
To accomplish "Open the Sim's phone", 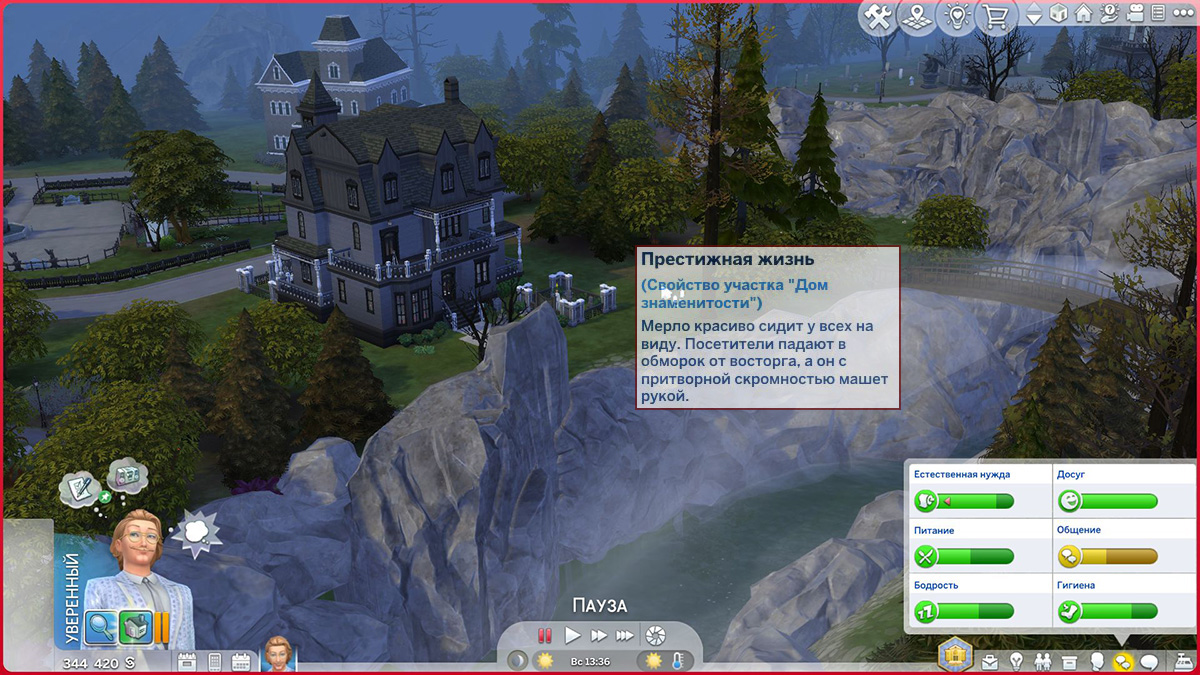I will [213, 662].
